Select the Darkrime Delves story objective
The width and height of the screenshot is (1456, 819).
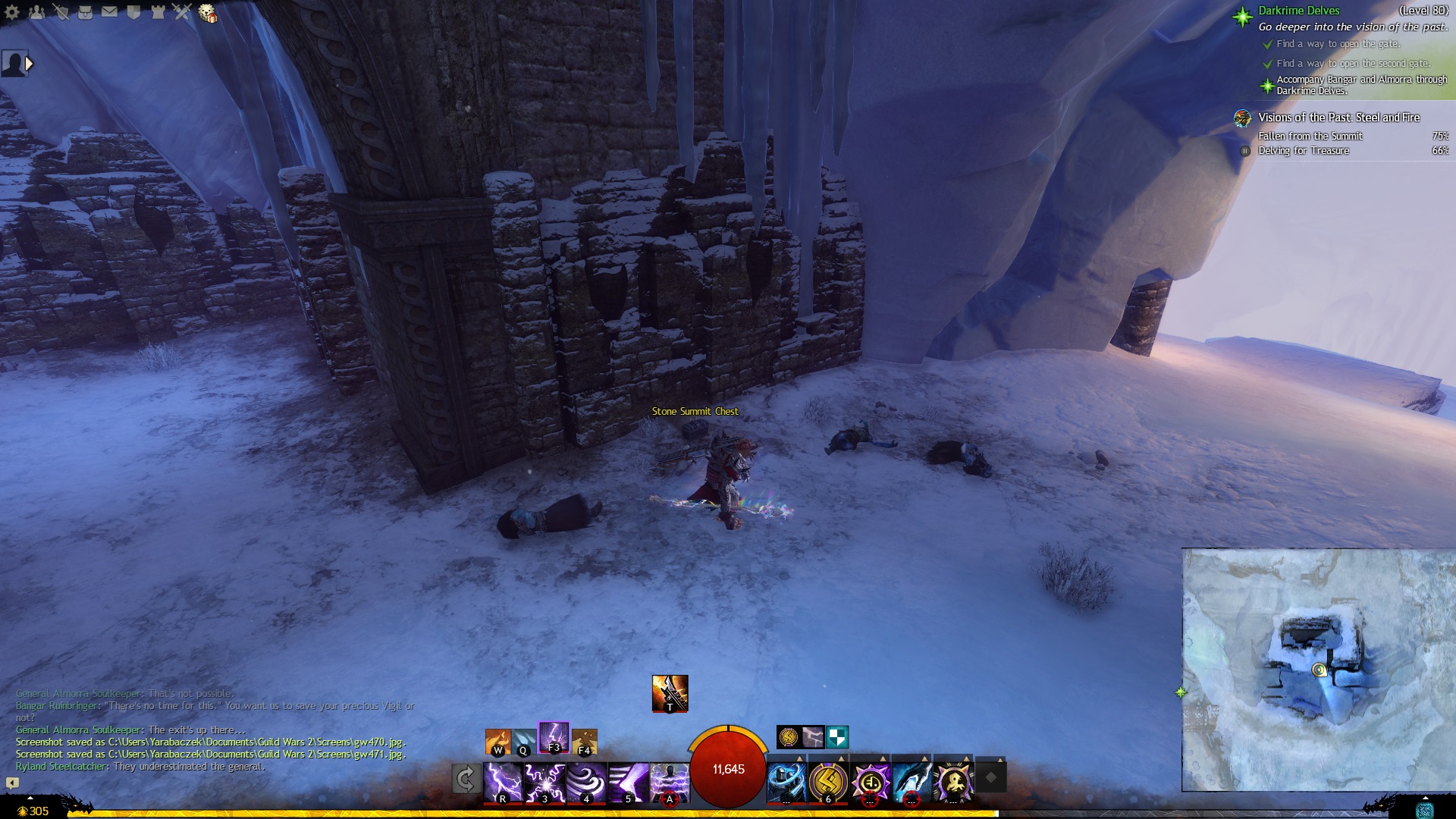pyautogui.click(x=1298, y=11)
